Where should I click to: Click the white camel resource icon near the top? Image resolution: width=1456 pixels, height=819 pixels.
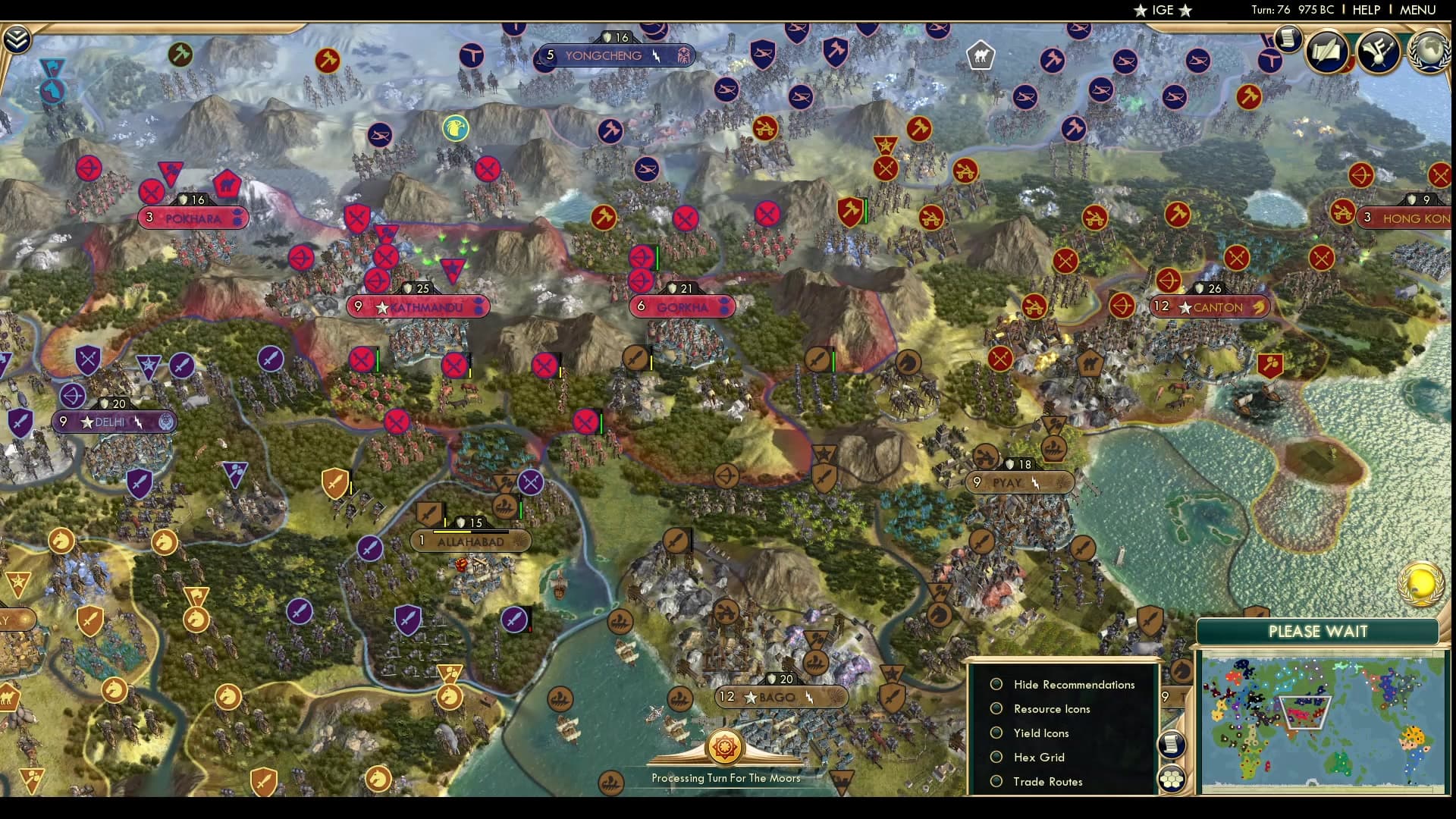(x=981, y=55)
